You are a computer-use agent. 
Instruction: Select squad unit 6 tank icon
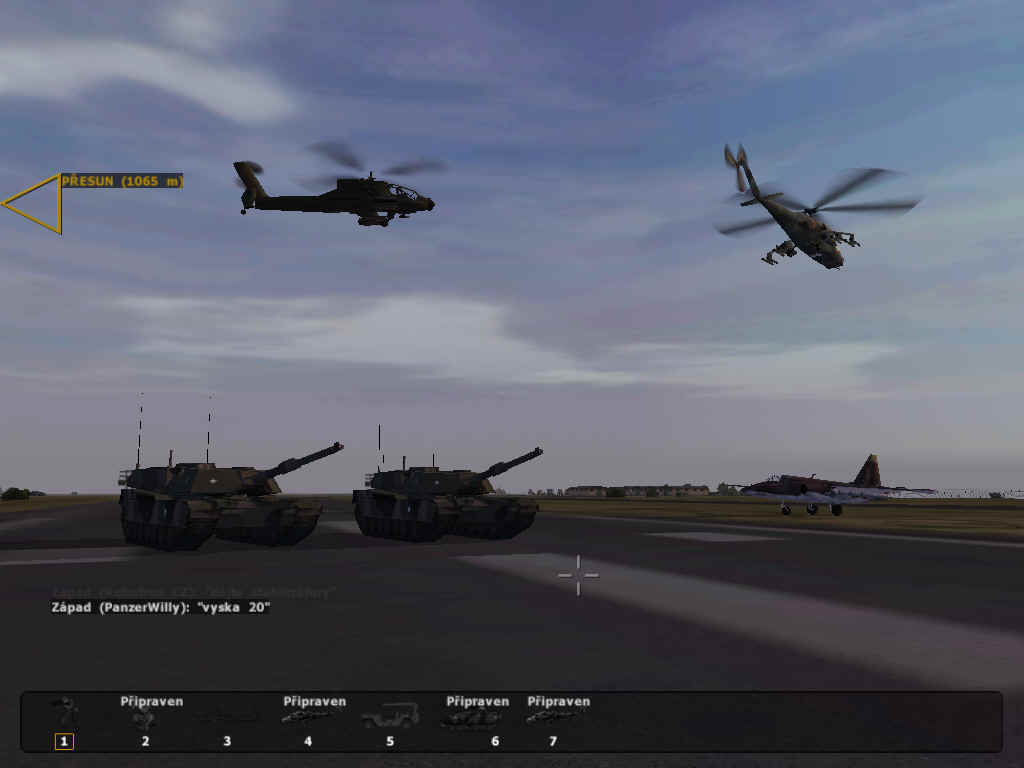[472, 717]
